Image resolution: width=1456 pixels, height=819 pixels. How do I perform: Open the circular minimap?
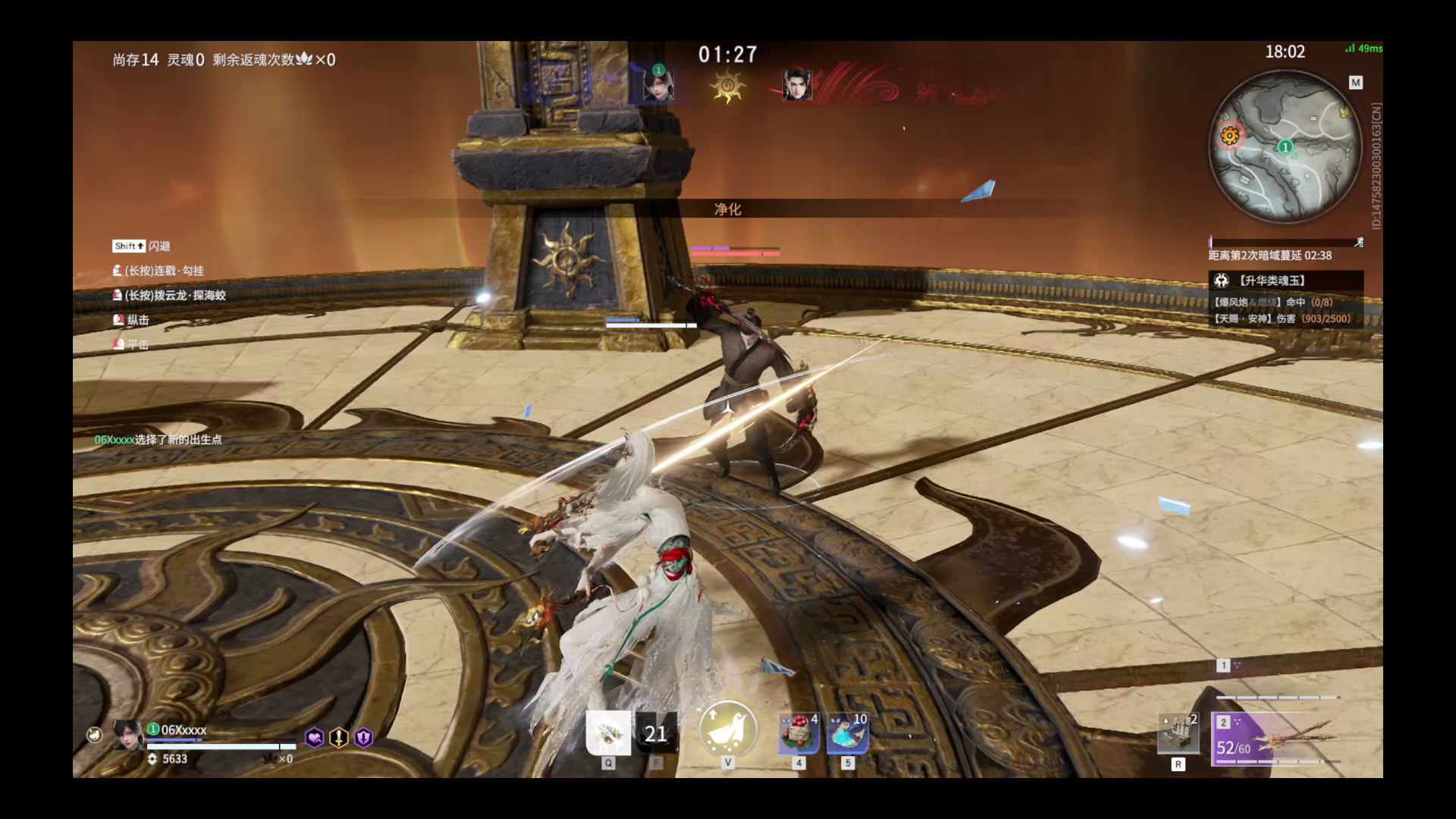(x=1285, y=146)
